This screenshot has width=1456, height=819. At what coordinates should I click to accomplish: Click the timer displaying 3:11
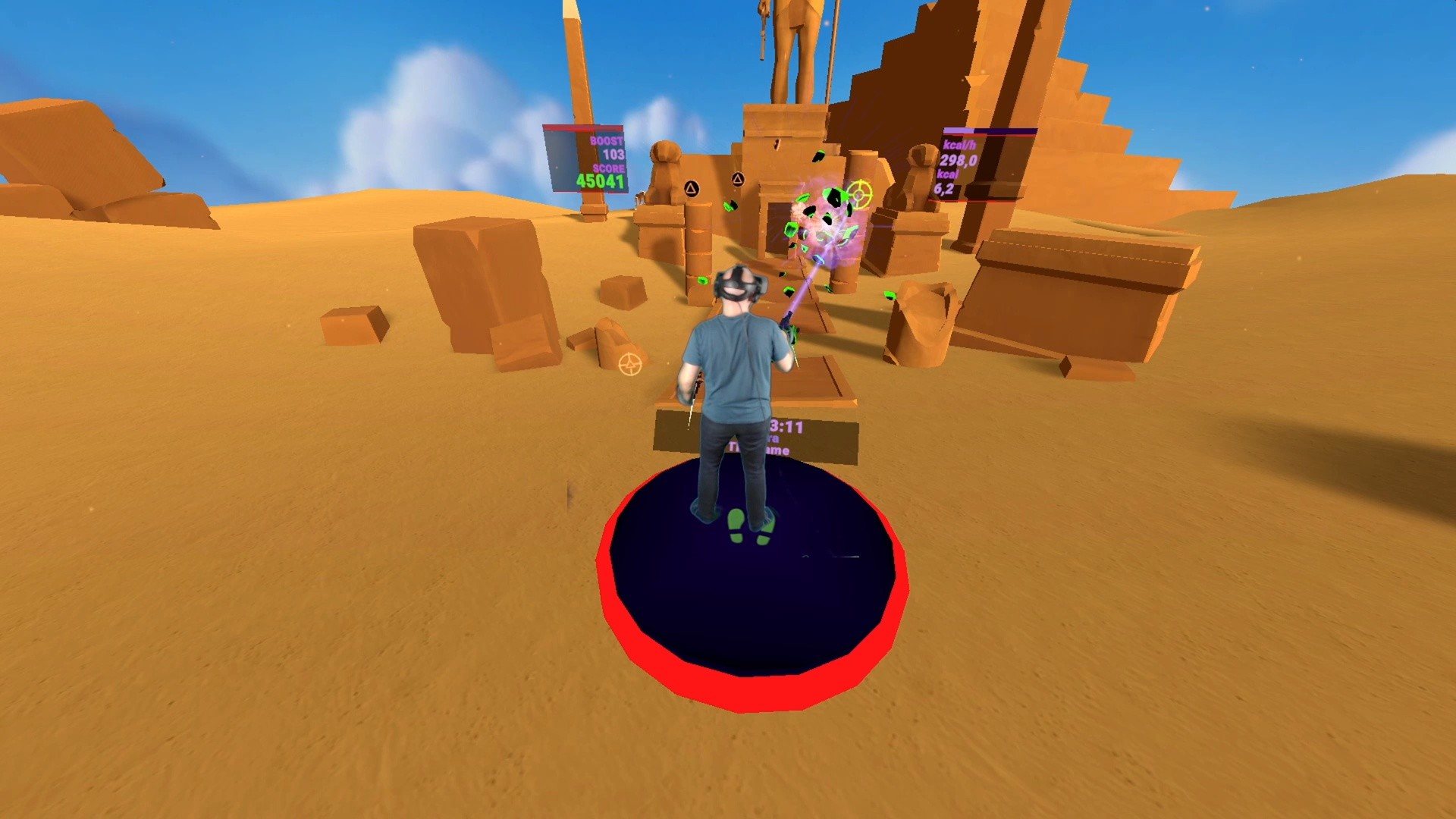coord(786,426)
